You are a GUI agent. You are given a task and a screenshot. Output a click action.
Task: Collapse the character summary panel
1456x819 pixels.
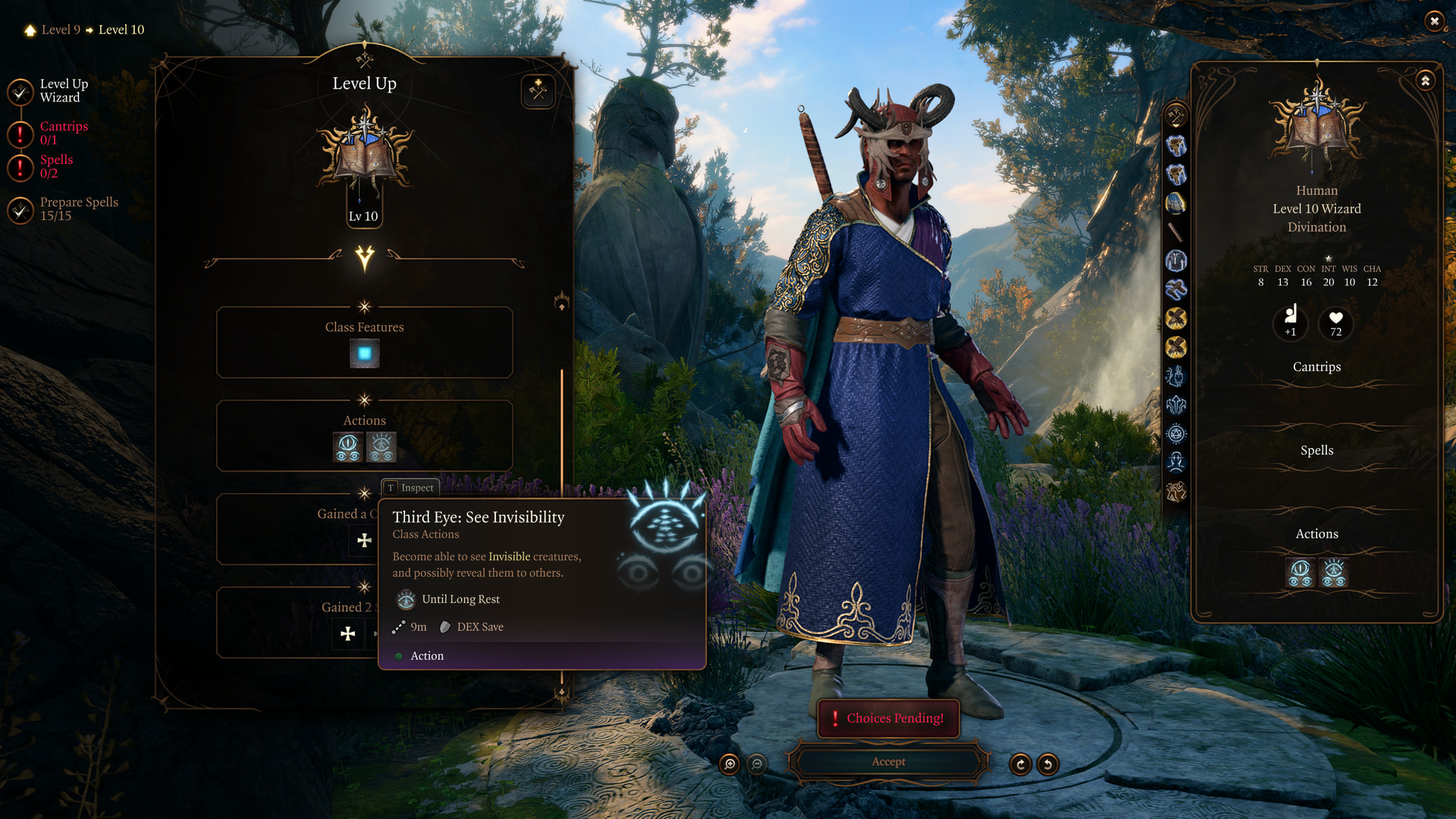pyautogui.click(x=1426, y=80)
